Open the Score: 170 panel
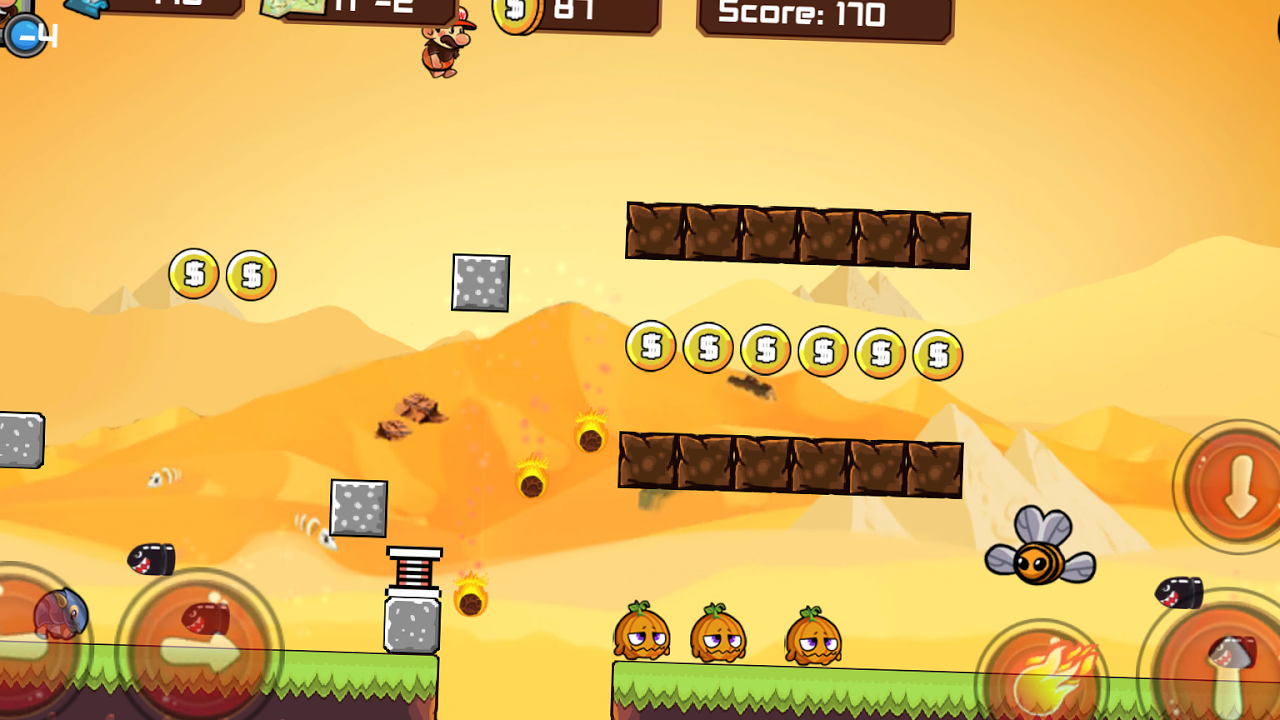1280x720 pixels. coord(825,14)
